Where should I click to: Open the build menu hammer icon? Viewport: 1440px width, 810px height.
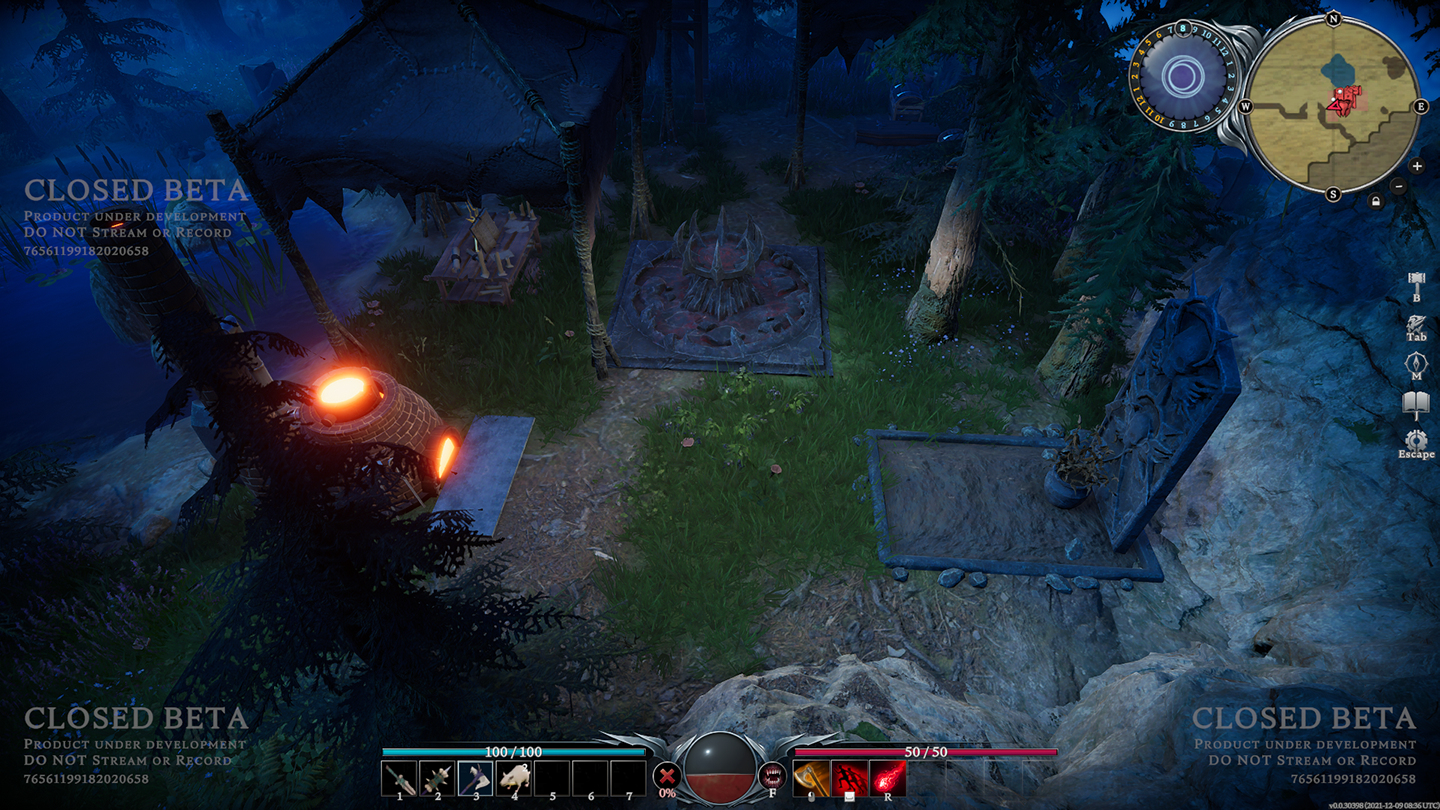pyautogui.click(x=1416, y=281)
